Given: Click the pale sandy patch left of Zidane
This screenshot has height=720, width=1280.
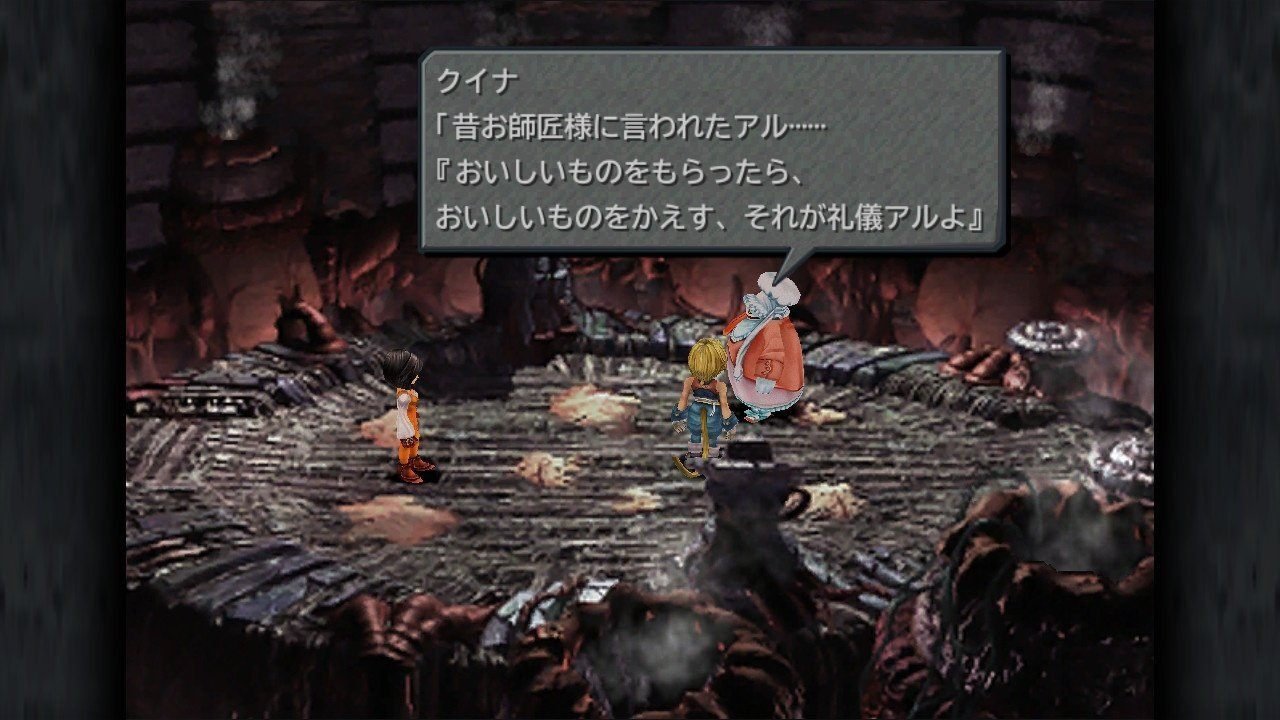Looking at the screenshot, I should [545, 470].
